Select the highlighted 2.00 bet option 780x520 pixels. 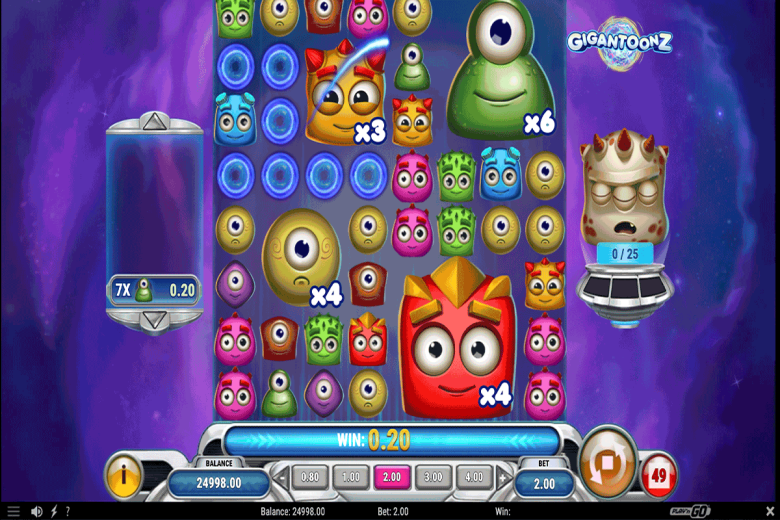pyautogui.click(x=392, y=477)
